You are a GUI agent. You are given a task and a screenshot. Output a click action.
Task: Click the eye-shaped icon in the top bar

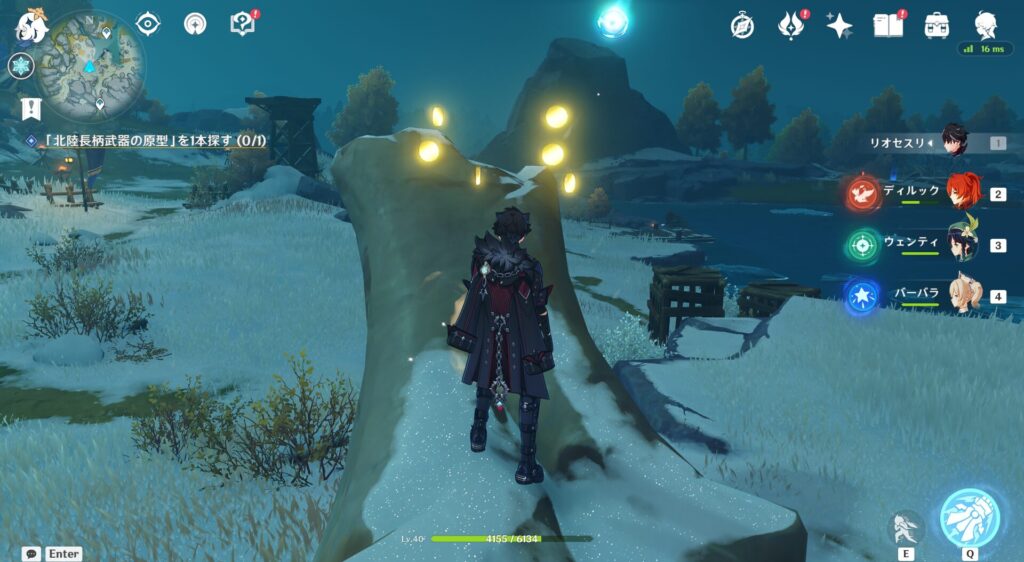click(148, 23)
